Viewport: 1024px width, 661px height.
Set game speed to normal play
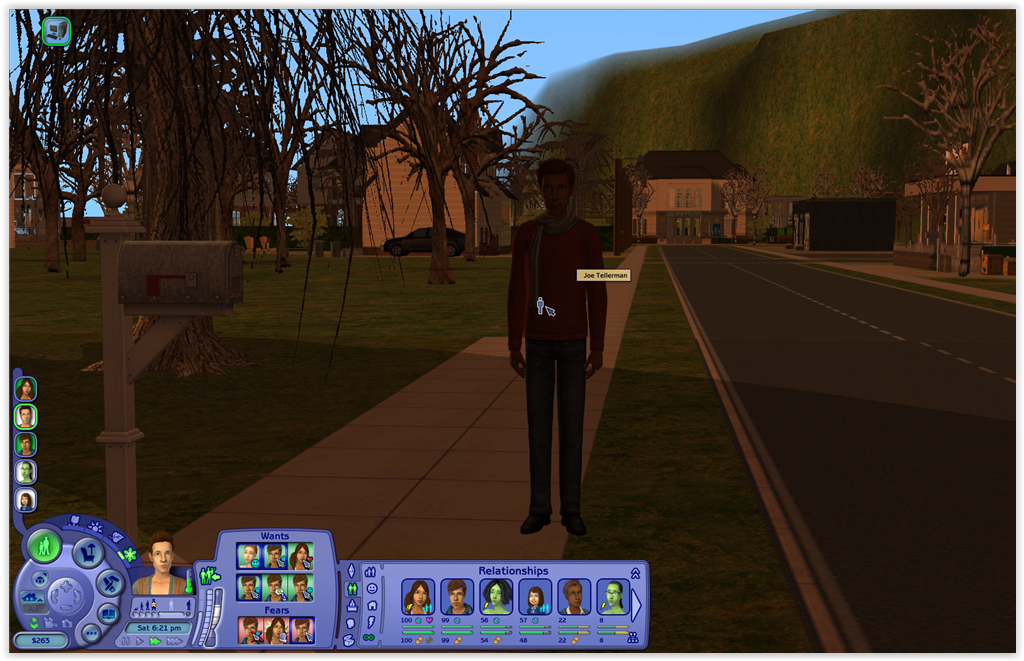[x=138, y=640]
